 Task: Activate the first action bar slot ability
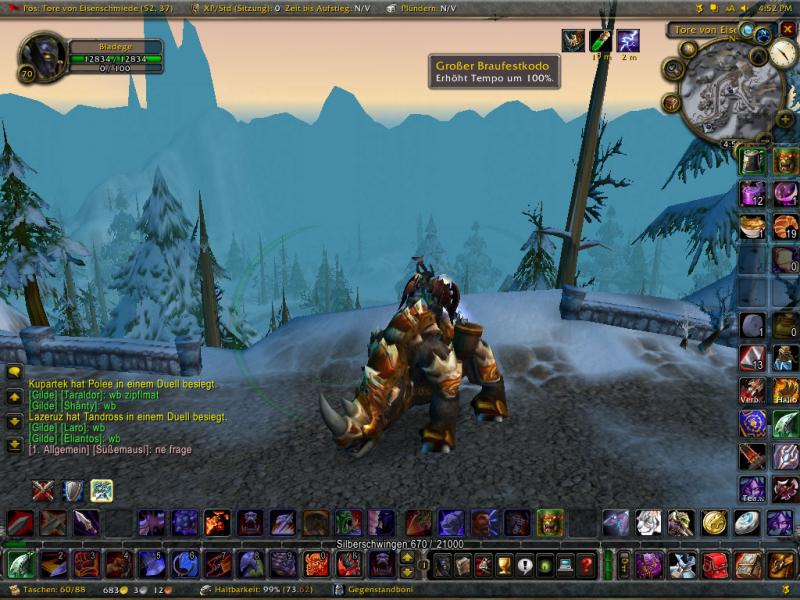pyautogui.click(x=20, y=565)
